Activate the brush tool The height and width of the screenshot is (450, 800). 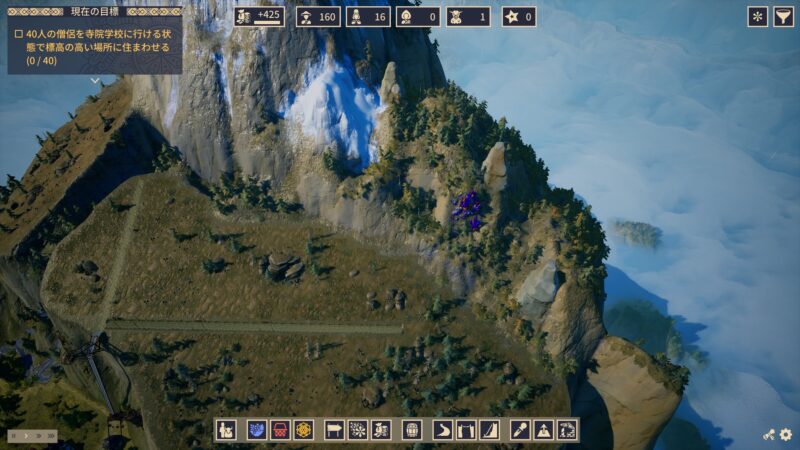pyautogui.click(x=520, y=430)
